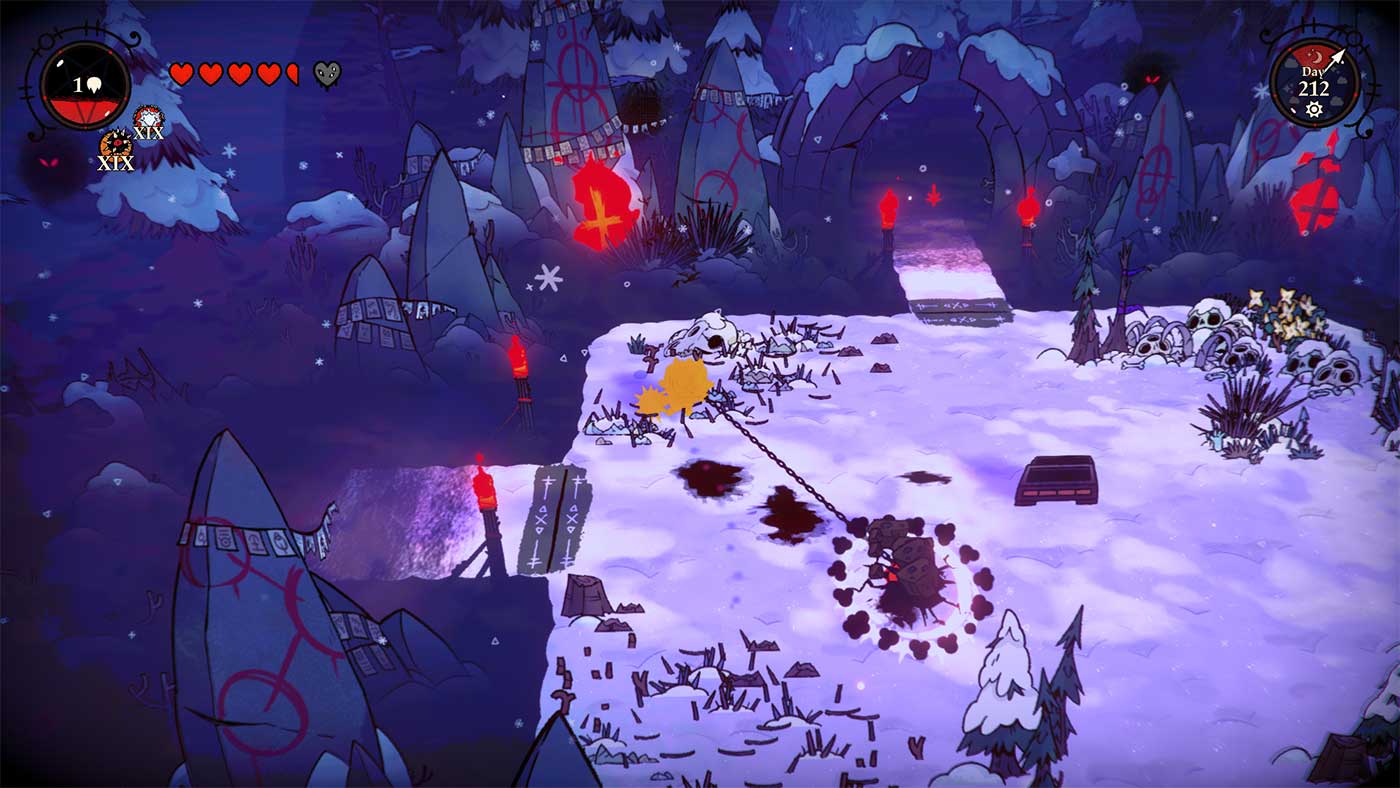Click the gray empty heart icon

click(326, 74)
